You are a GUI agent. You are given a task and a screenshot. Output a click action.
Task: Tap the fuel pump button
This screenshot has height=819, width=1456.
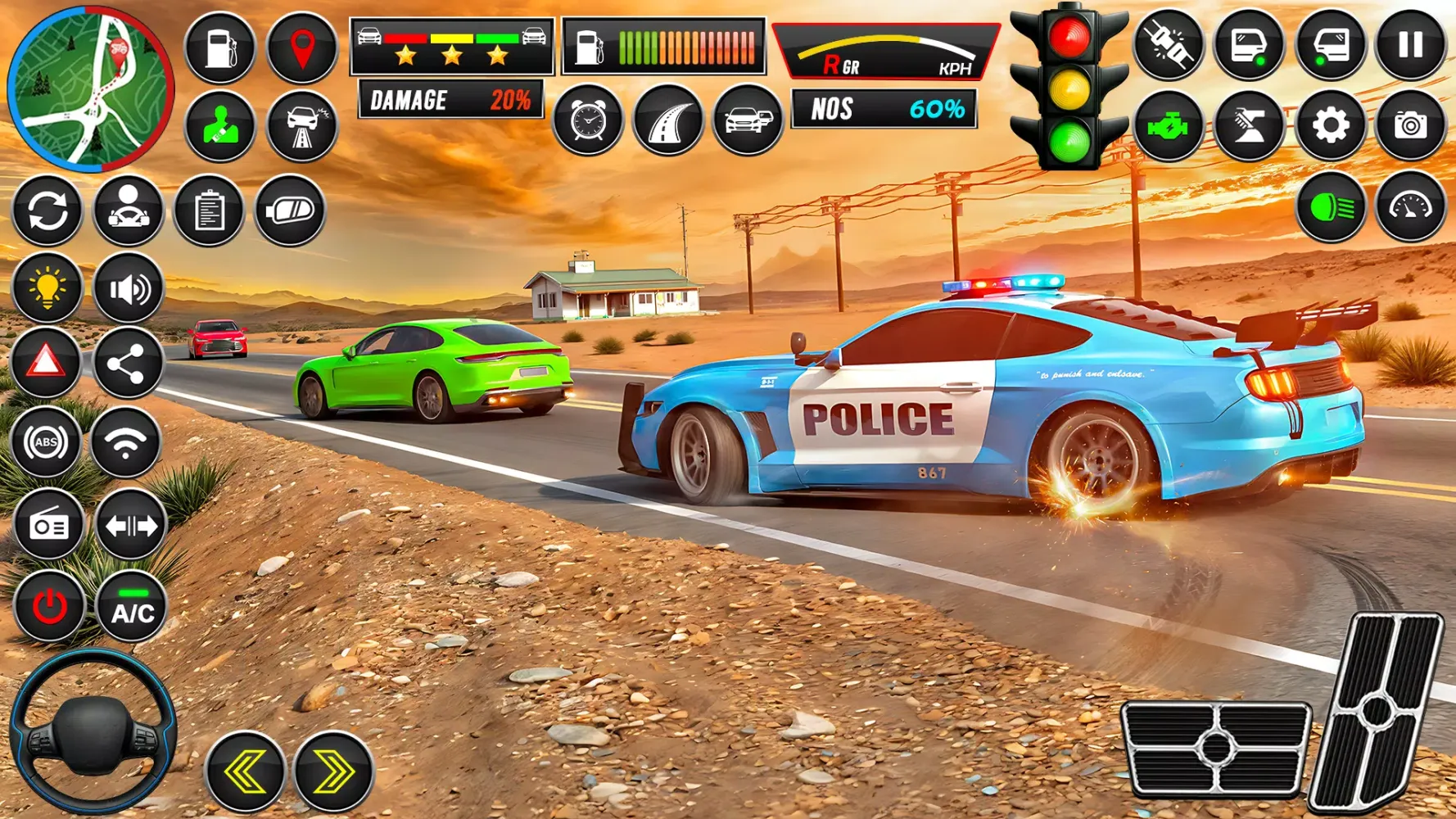coord(219,48)
